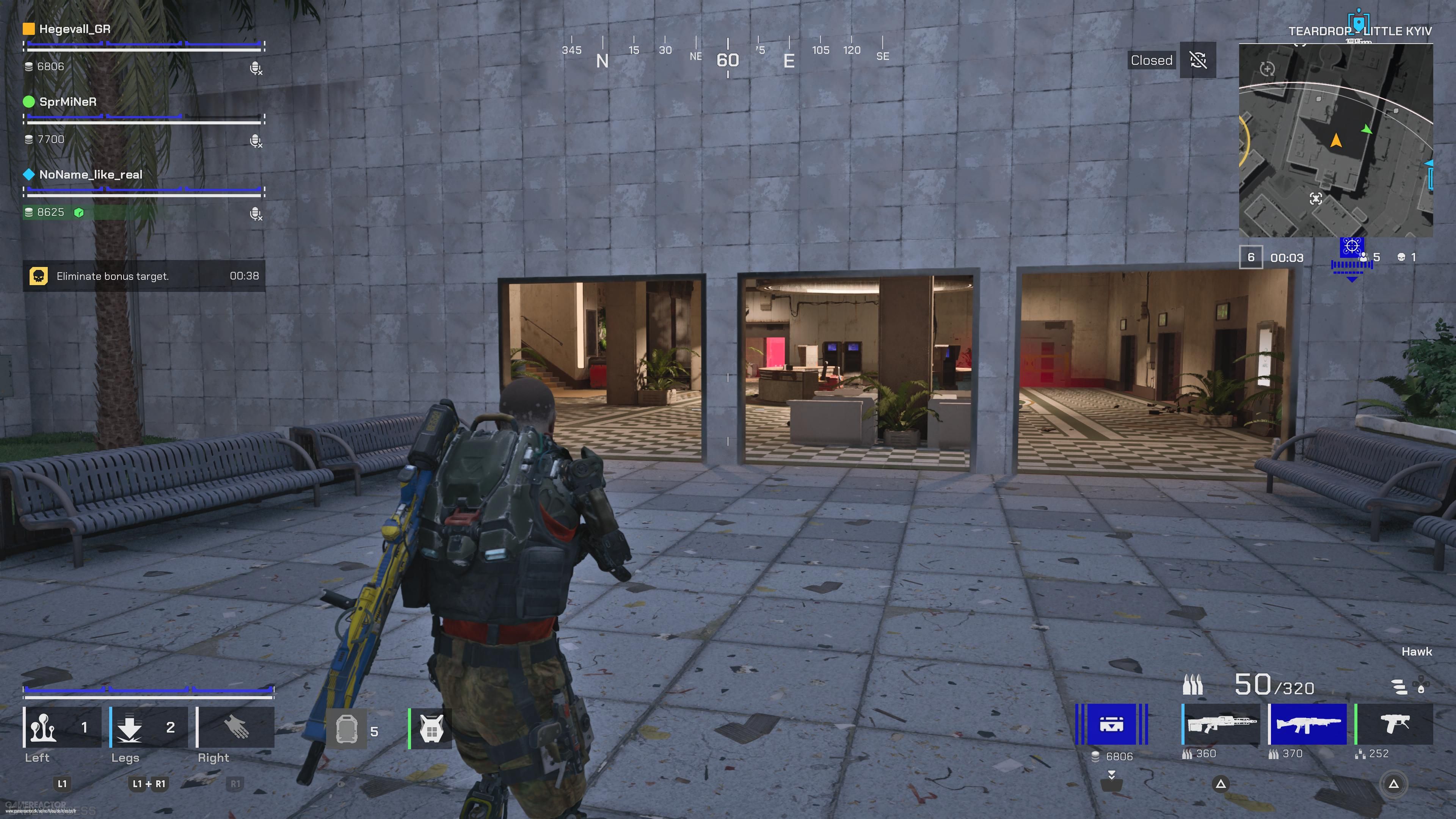Image resolution: width=1456 pixels, height=819 pixels.
Task: Click the Eliminate bonus target objective
Action: [144, 276]
